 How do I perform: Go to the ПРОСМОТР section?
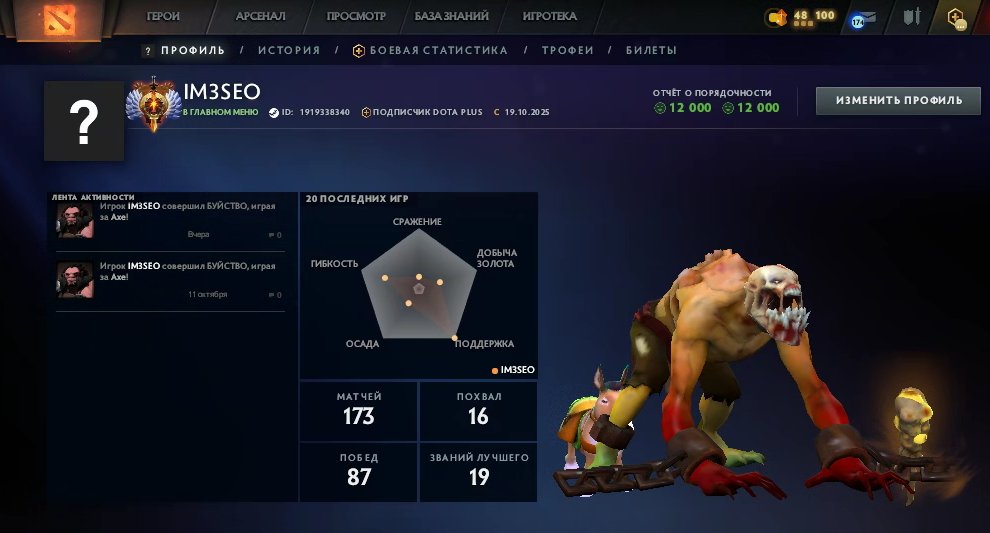coord(356,17)
